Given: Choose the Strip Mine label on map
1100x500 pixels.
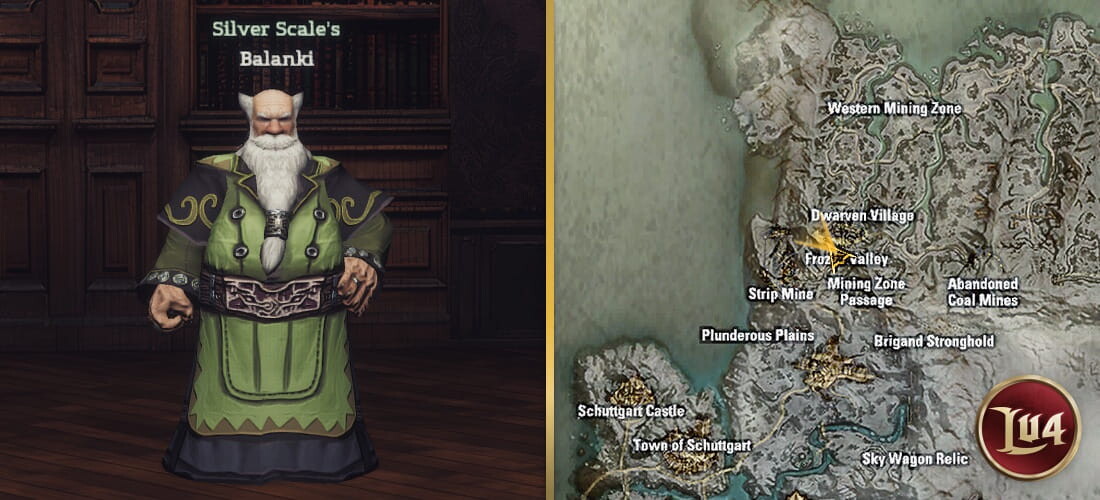Looking at the screenshot, I should (781, 294).
